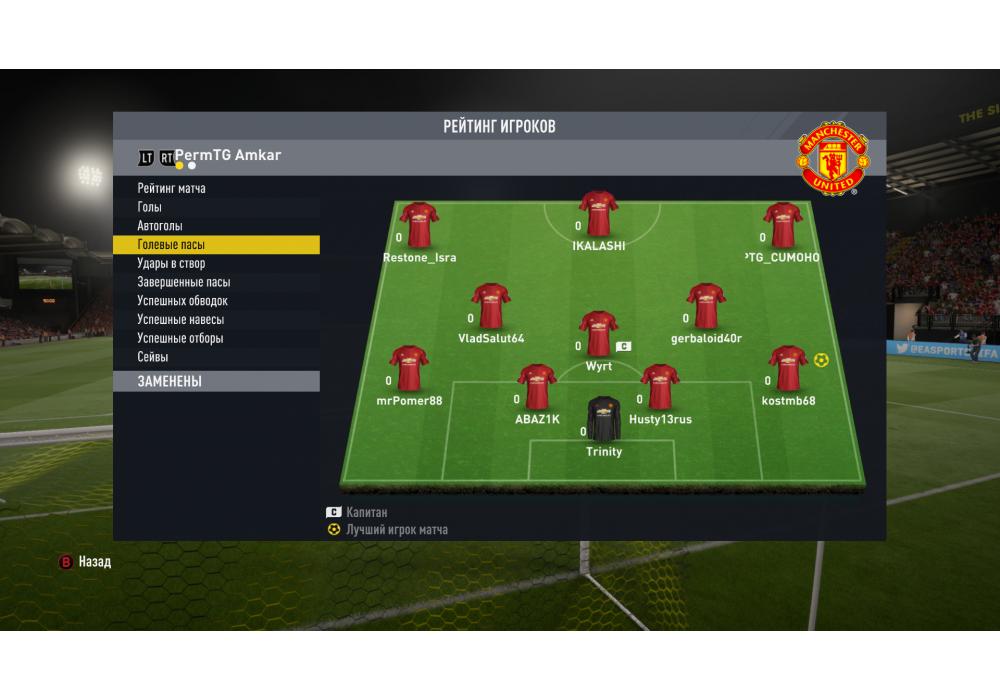Show the Автоголы stat

tap(160, 226)
